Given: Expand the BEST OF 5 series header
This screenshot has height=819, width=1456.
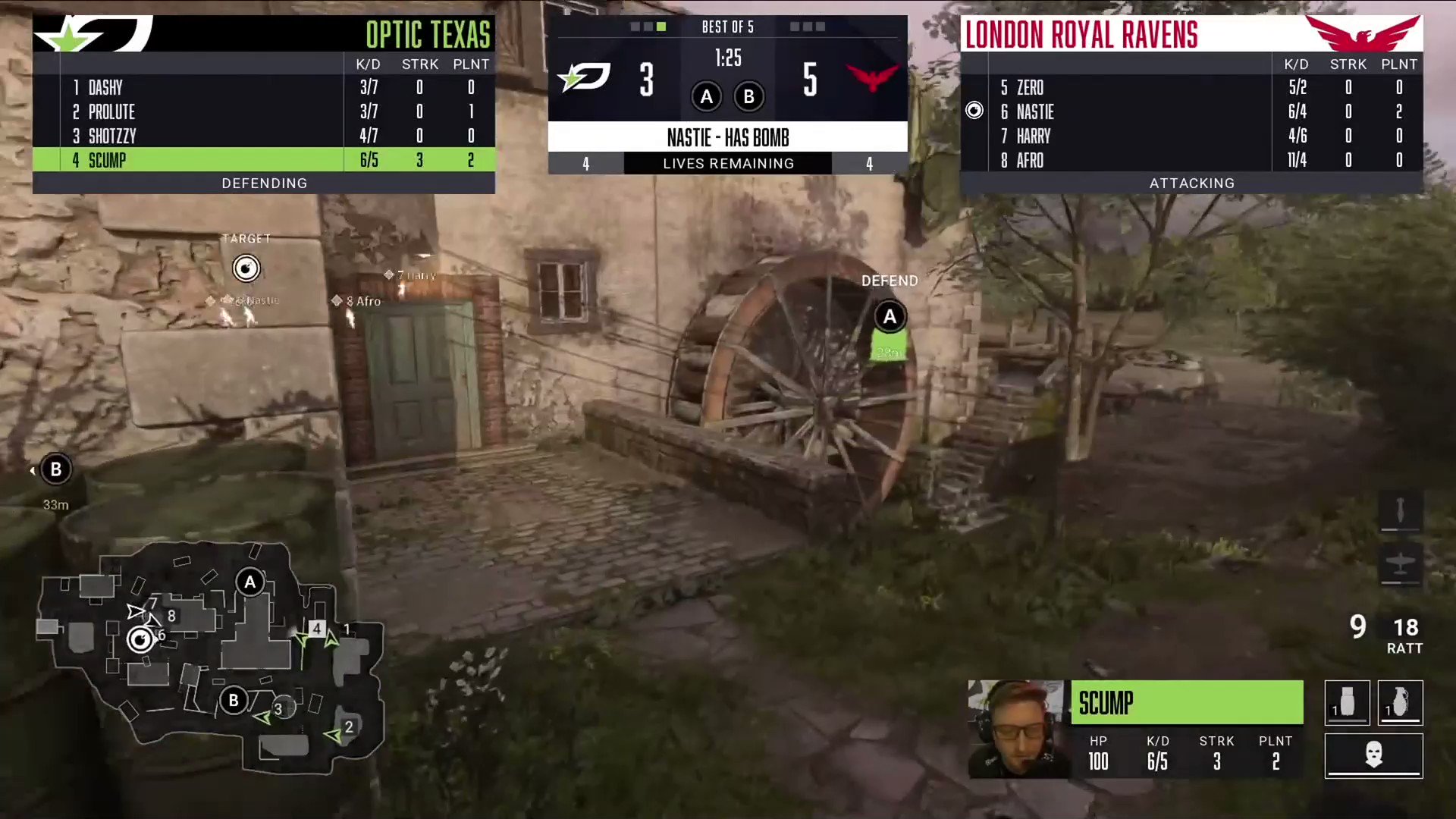Looking at the screenshot, I should pyautogui.click(x=727, y=27).
